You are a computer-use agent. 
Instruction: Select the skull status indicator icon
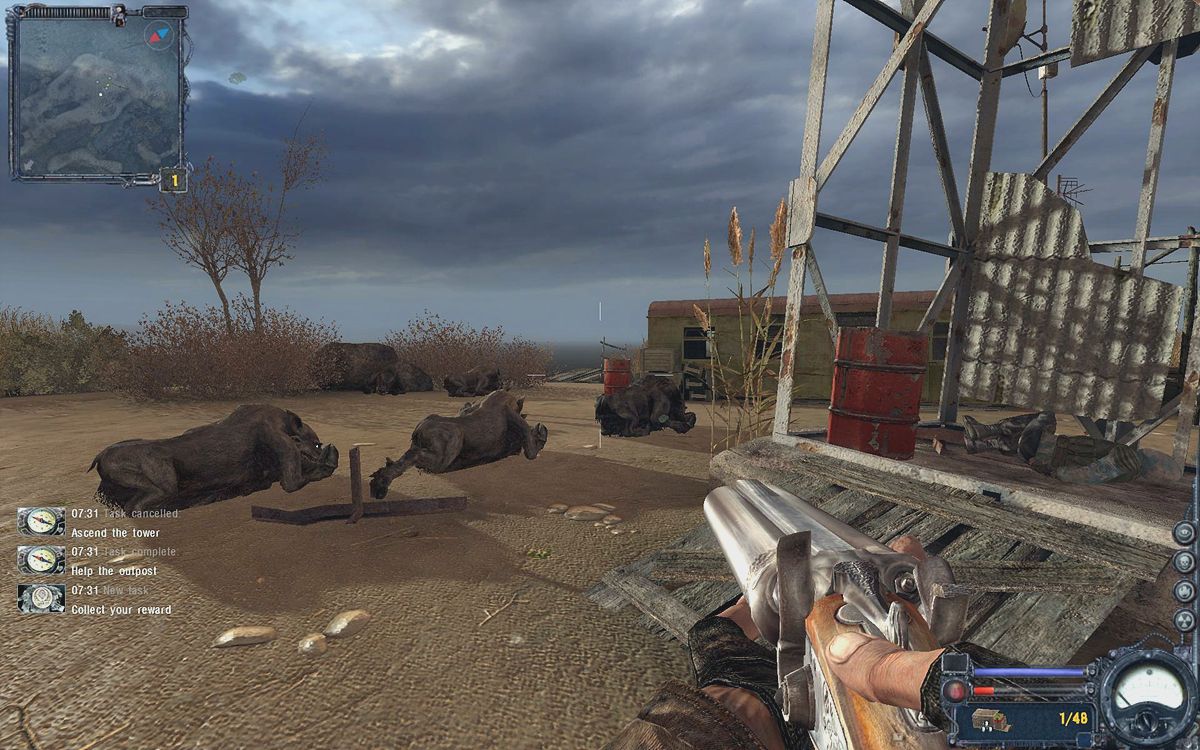[1184, 560]
